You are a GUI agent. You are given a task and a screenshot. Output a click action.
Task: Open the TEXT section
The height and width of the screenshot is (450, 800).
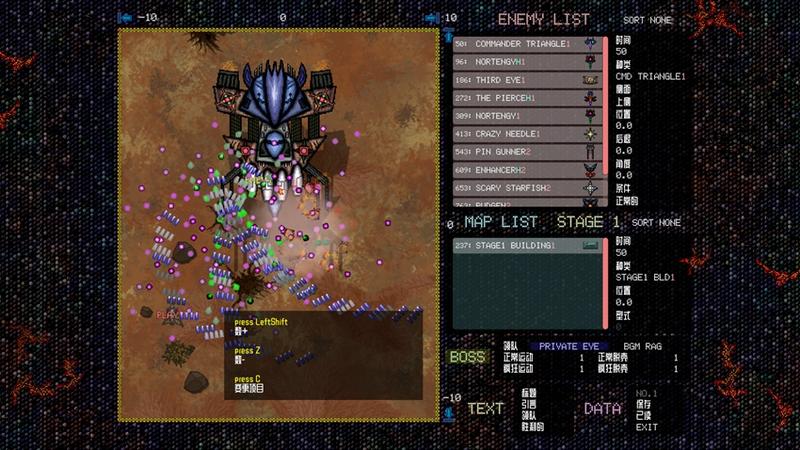[x=485, y=408]
